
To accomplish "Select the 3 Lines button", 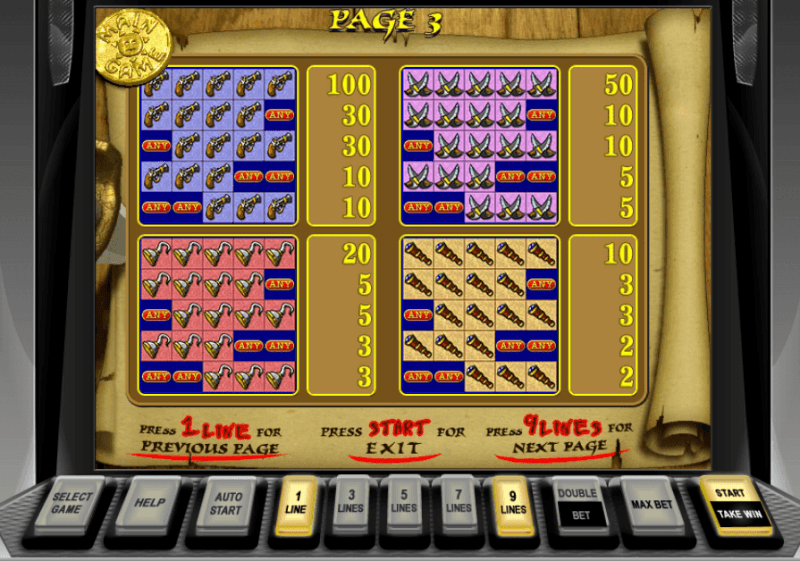I will pos(350,501).
